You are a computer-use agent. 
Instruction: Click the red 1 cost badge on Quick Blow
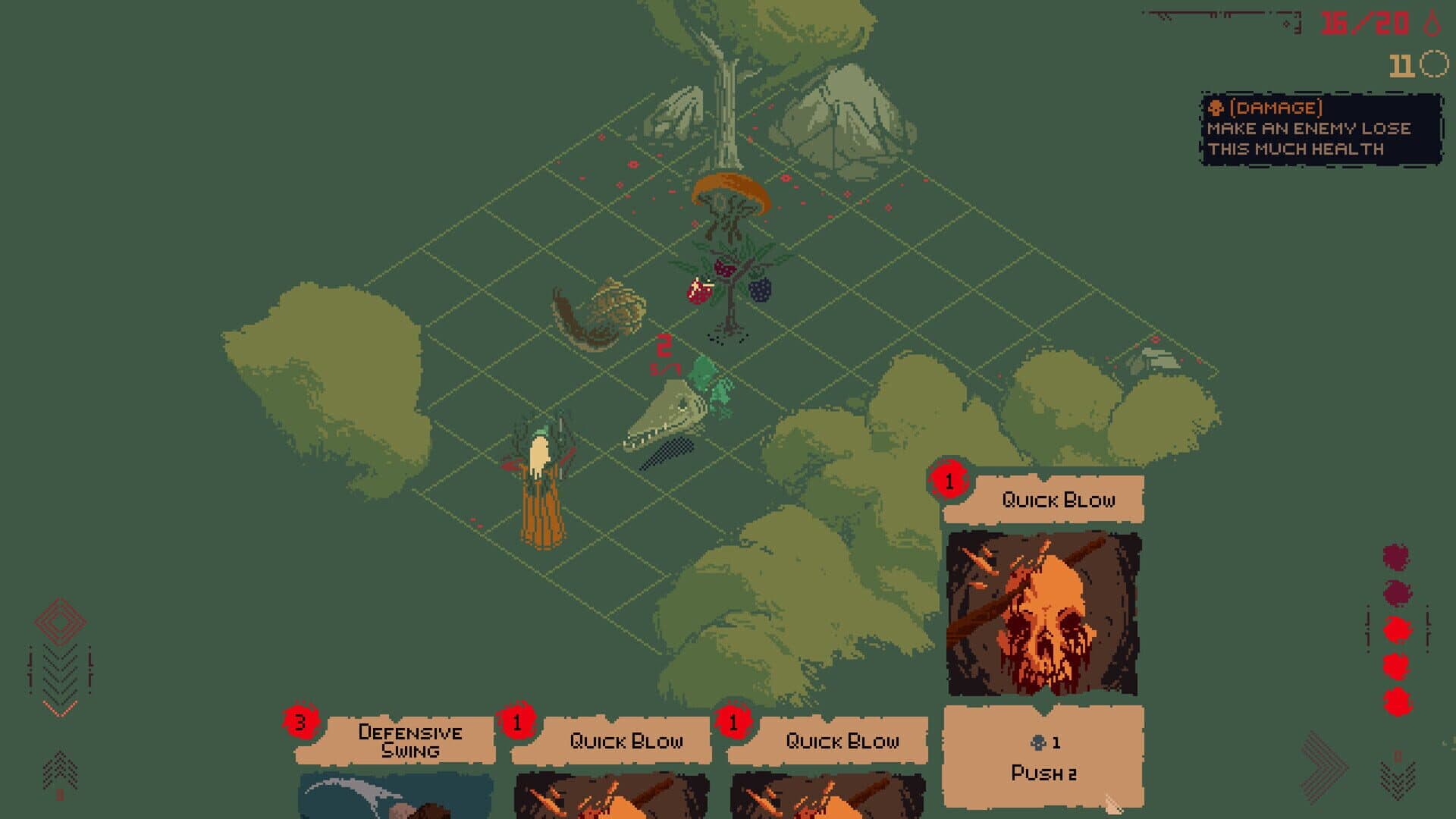948,479
